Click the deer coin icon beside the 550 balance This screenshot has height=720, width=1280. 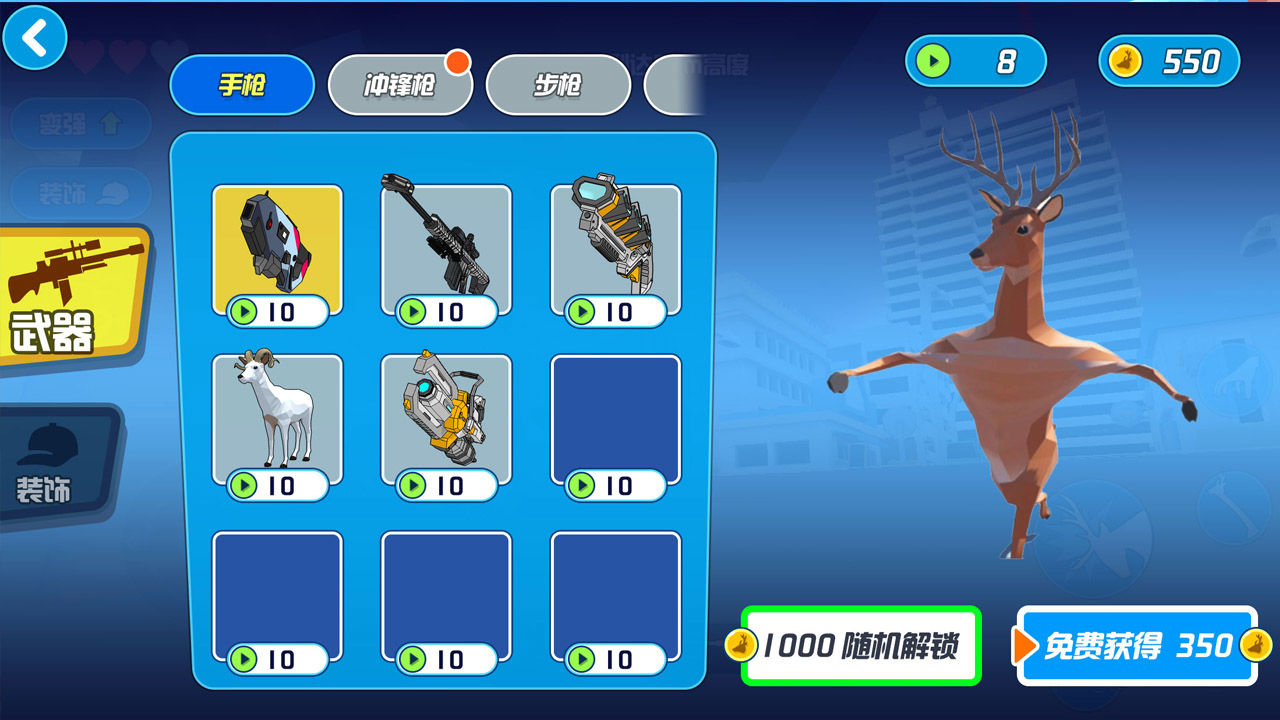pos(1125,61)
